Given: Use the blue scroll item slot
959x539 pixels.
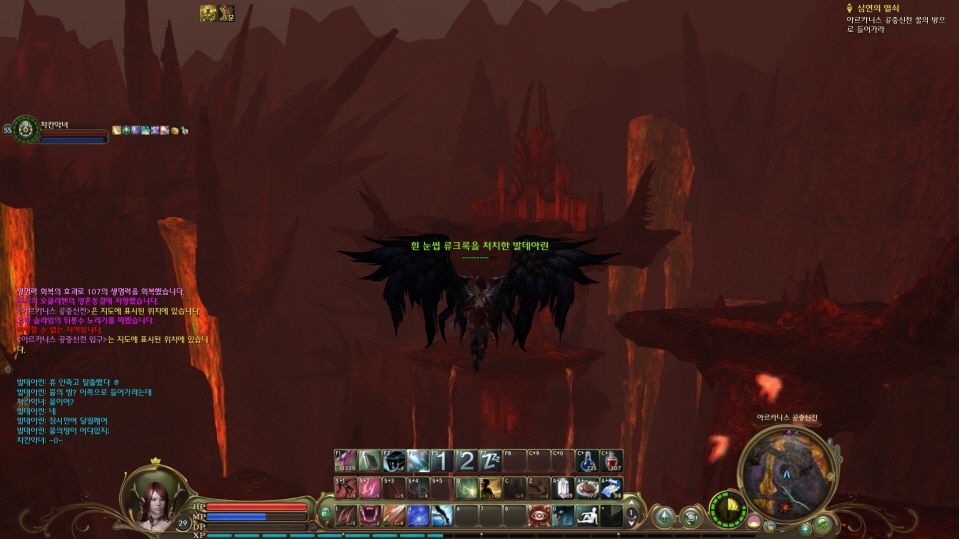Looking at the screenshot, I should 611,488.
